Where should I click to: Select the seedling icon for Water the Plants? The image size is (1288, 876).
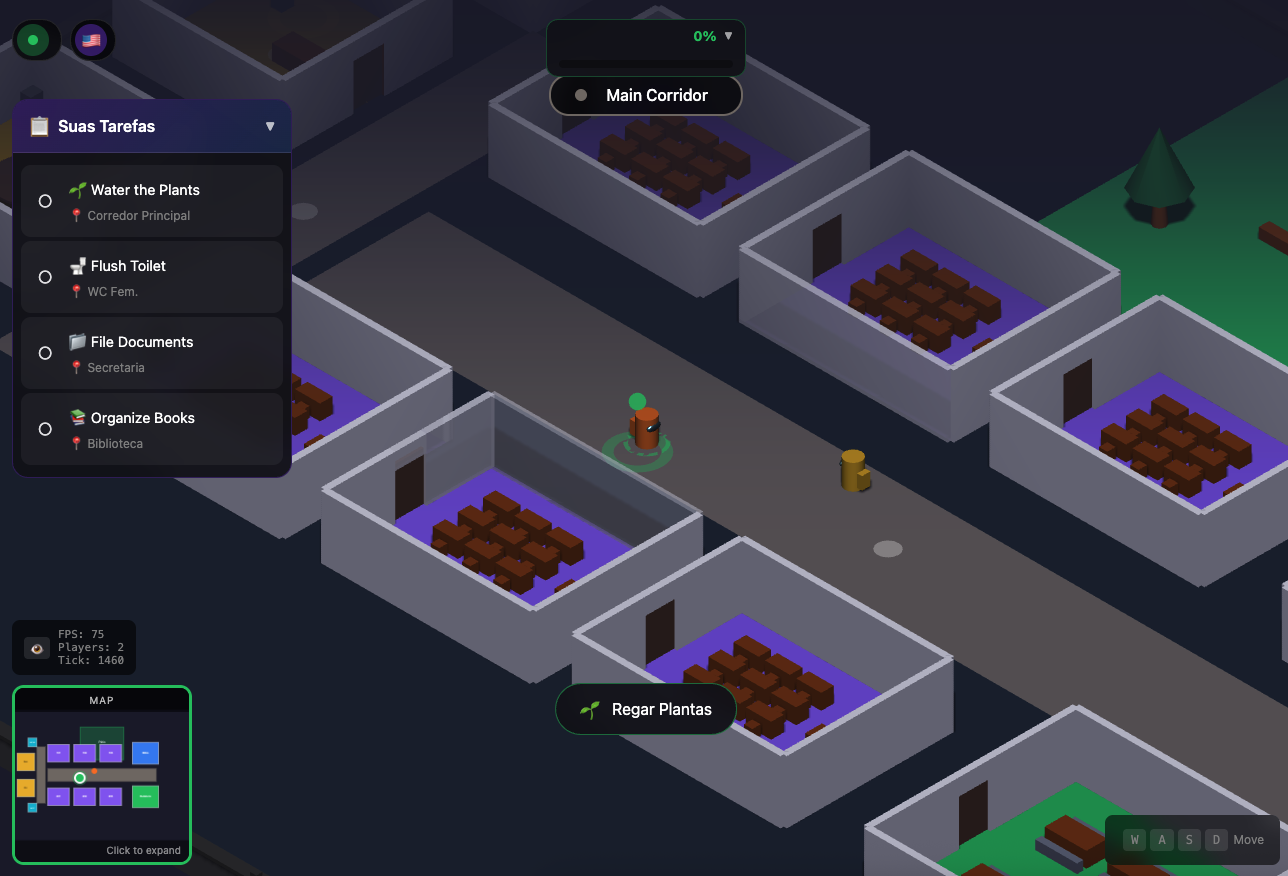[76, 189]
